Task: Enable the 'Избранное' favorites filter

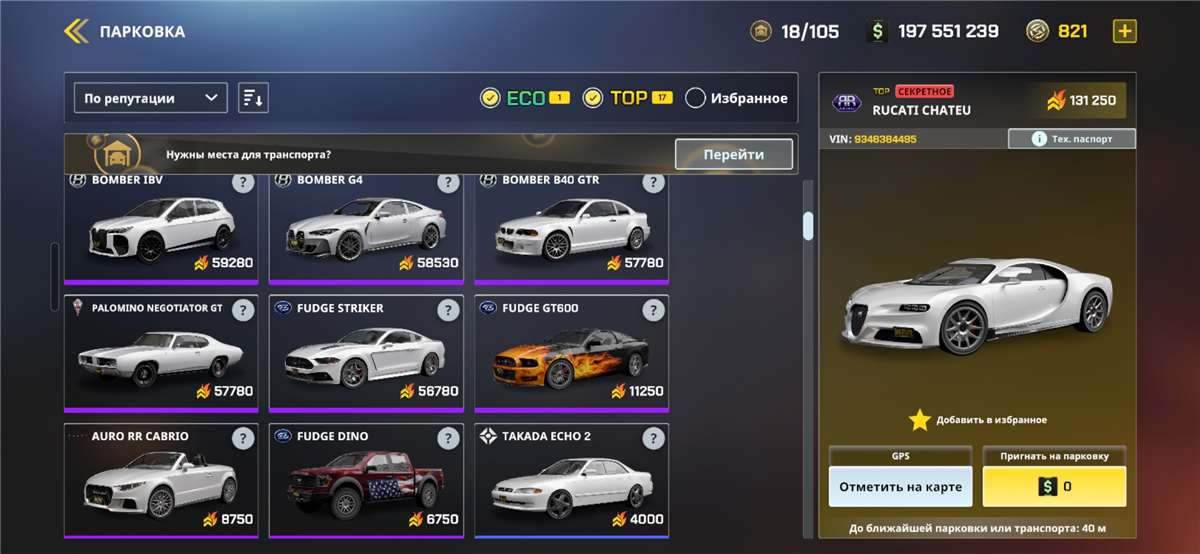Action: [x=696, y=98]
